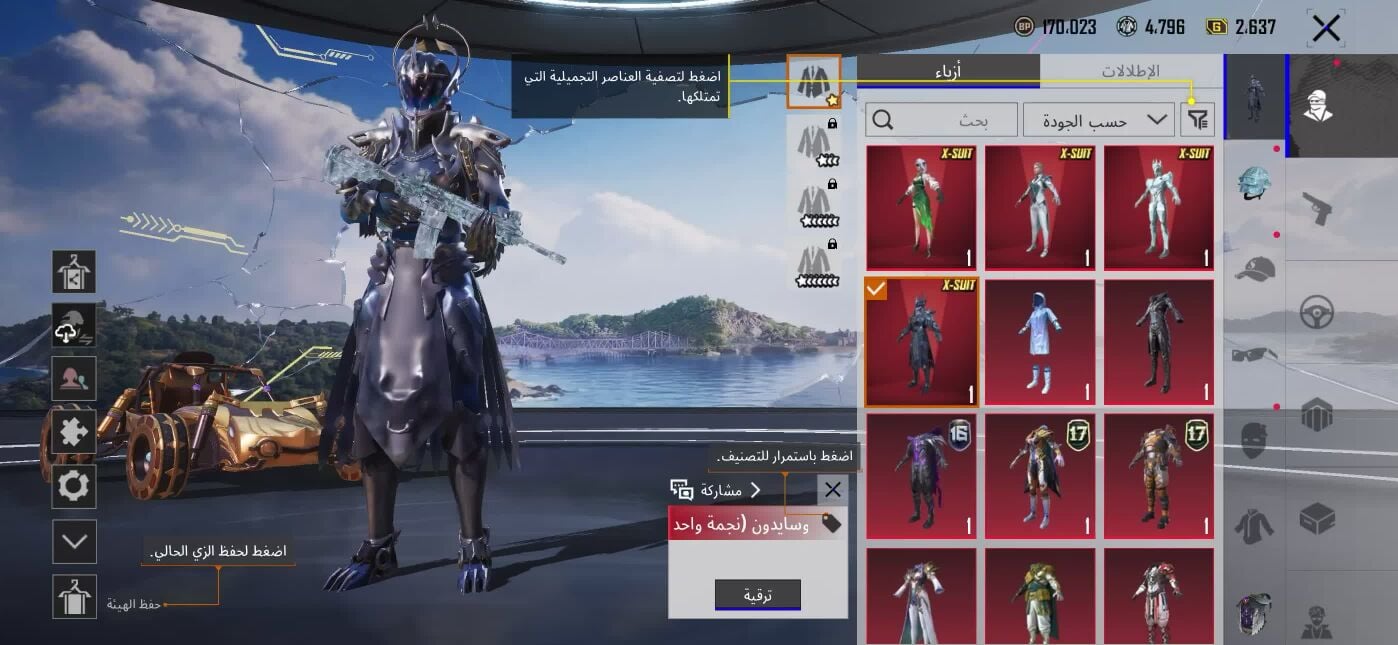Choose the green dress X-Suit outfit
The width and height of the screenshot is (1398, 645).
click(921, 208)
